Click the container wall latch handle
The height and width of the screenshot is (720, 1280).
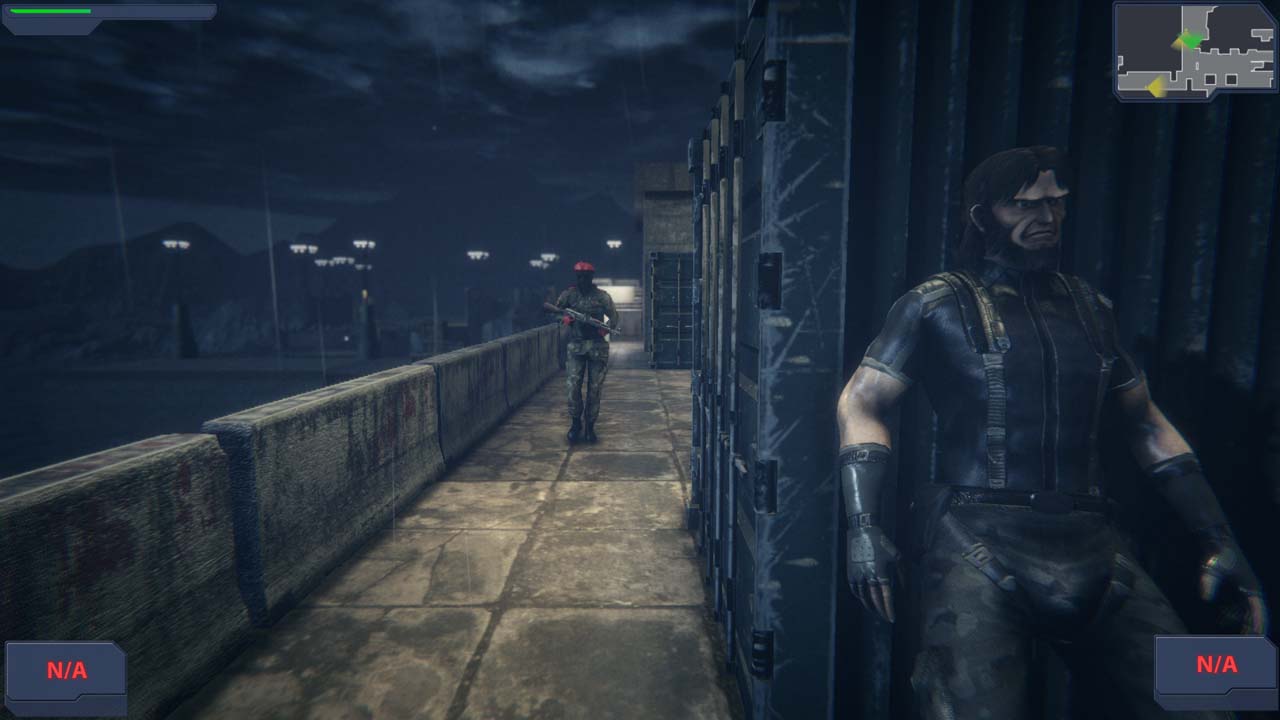point(770,280)
